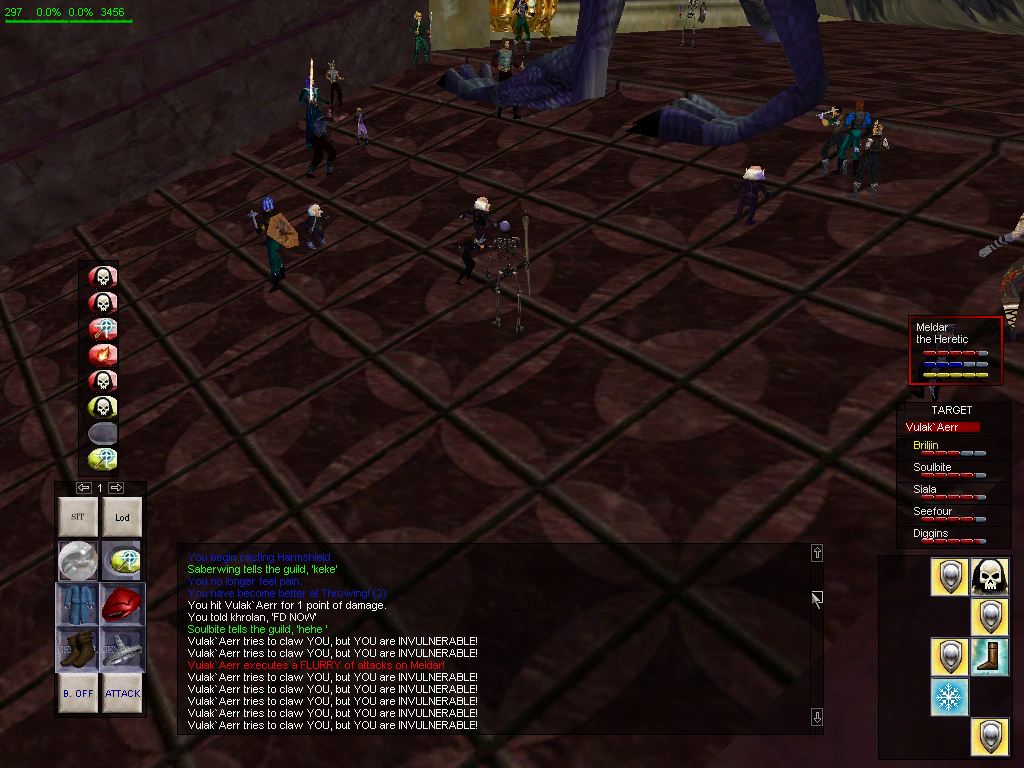
Task: Use the crystal orb hotbar slot
Action: point(78,561)
